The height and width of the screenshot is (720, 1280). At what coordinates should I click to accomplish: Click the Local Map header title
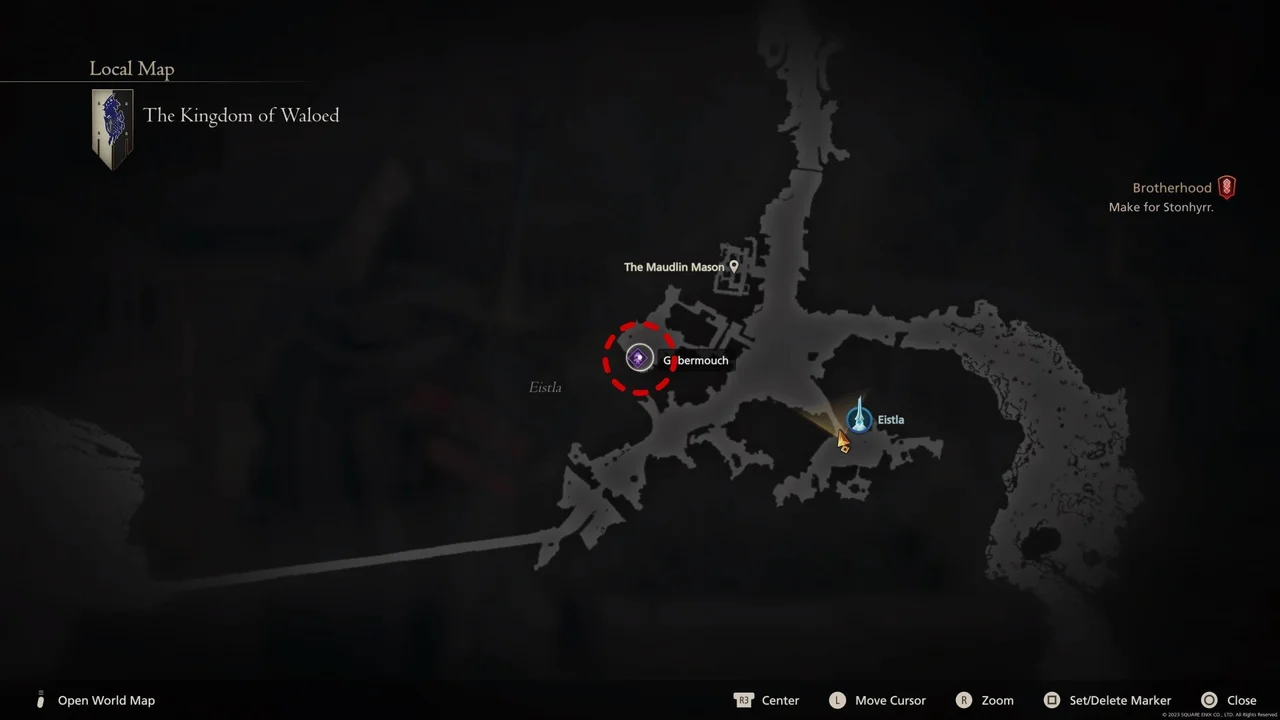131,68
